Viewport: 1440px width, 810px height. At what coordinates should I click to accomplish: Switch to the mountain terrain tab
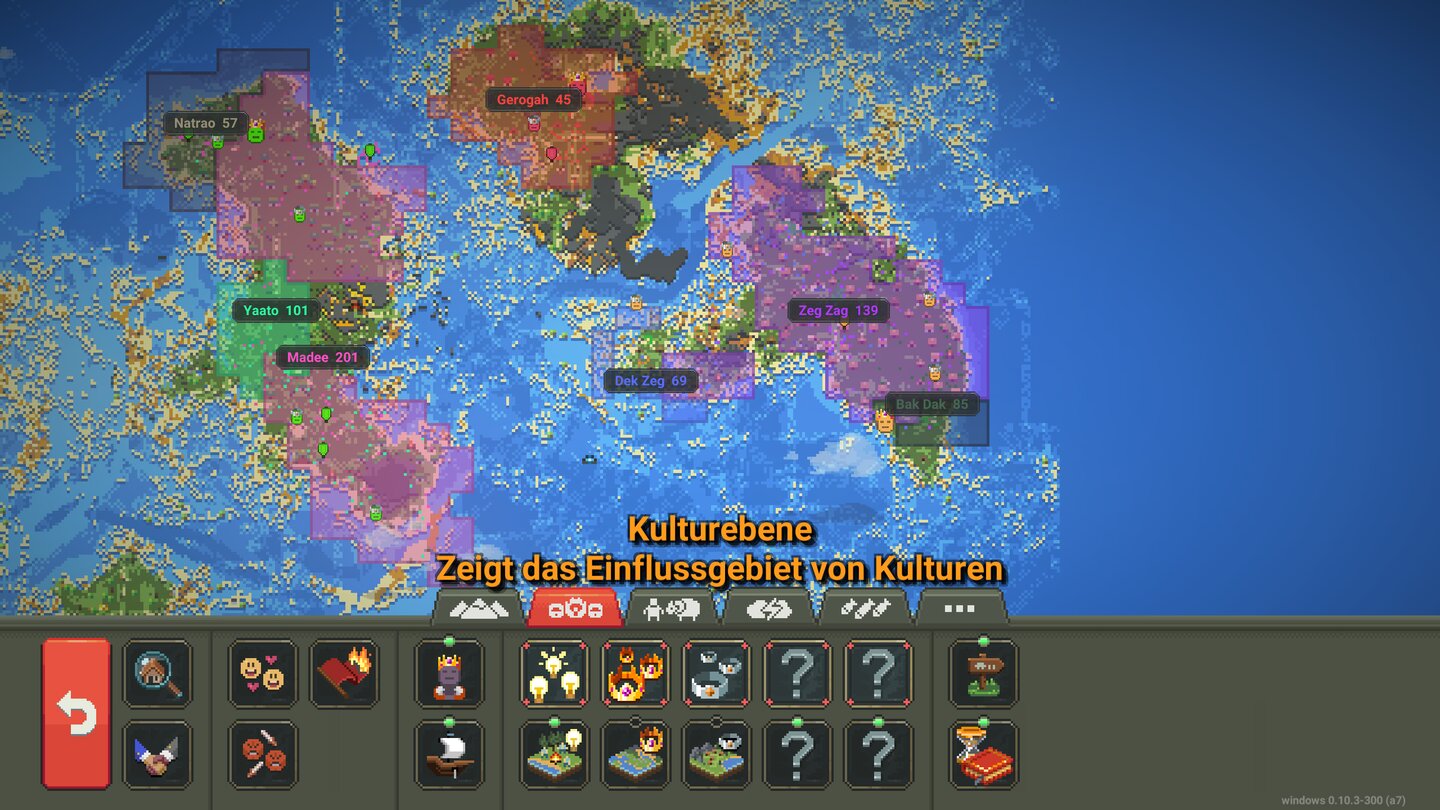pyautogui.click(x=480, y=607)
